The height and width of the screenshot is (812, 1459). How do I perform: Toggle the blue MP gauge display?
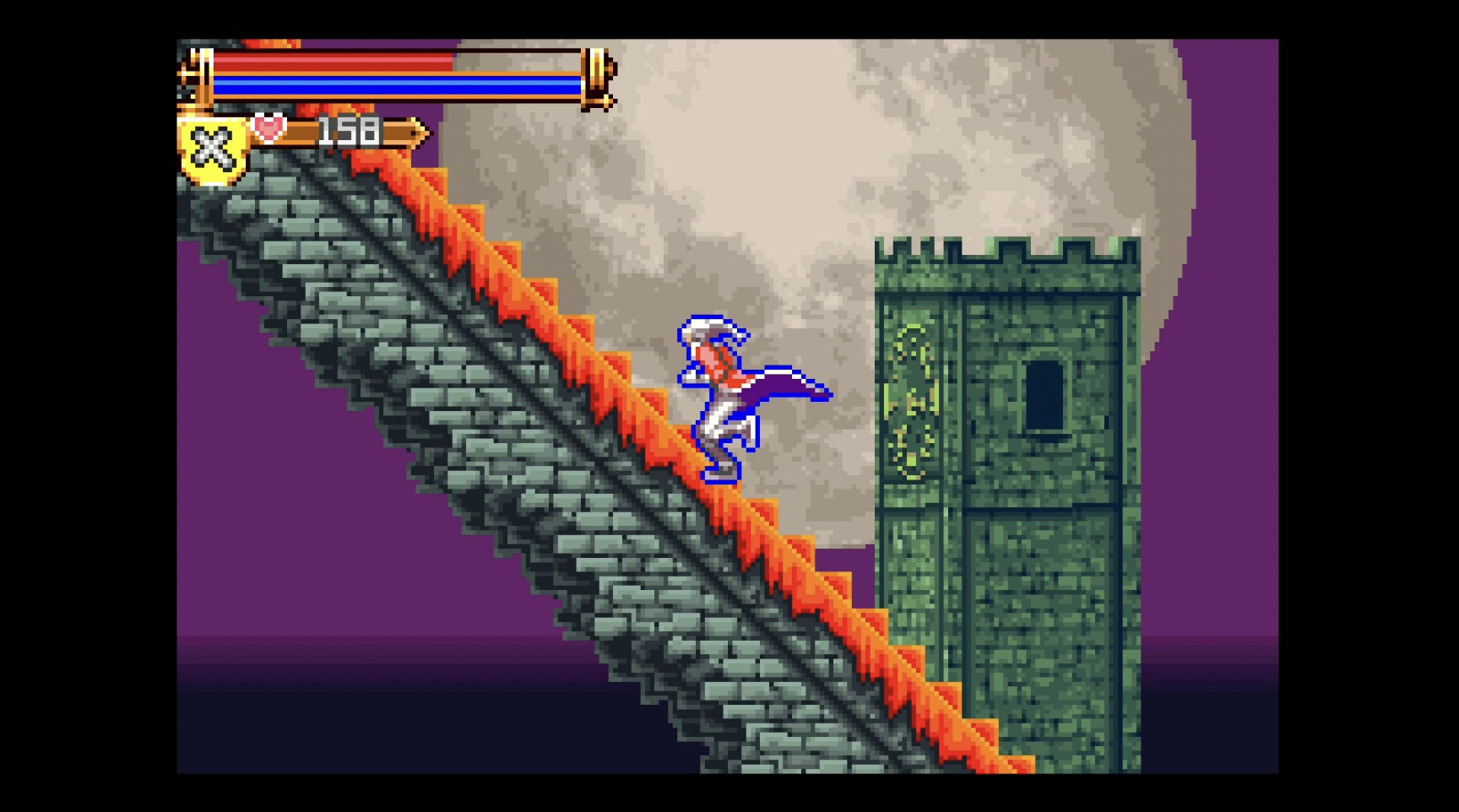tap(397, 86)
